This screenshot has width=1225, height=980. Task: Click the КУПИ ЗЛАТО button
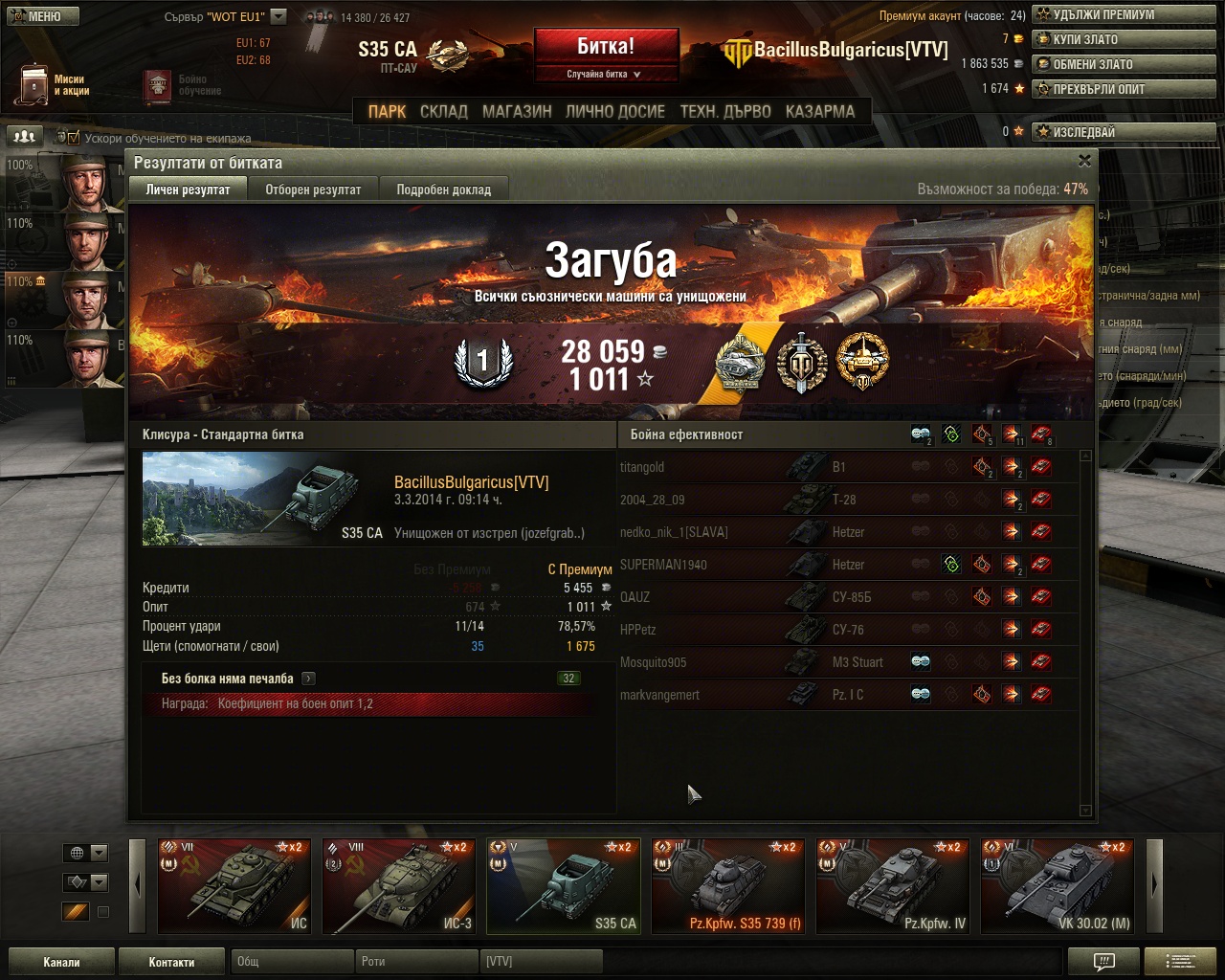click(x=1124, y=39)
